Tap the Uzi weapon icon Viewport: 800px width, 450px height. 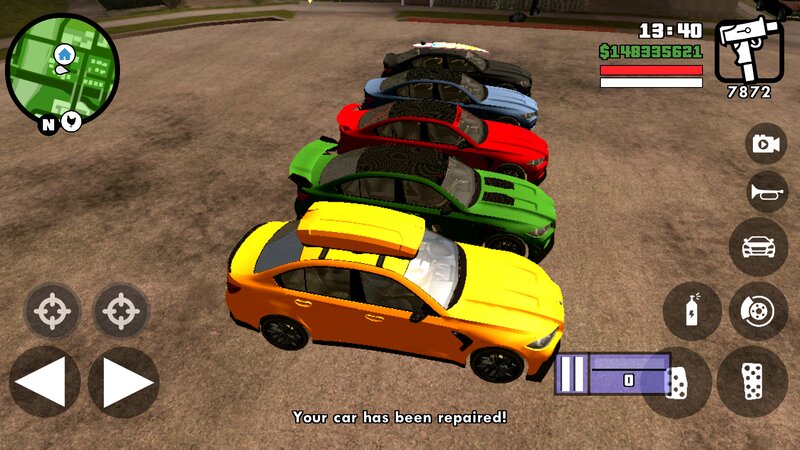[749, 50]
